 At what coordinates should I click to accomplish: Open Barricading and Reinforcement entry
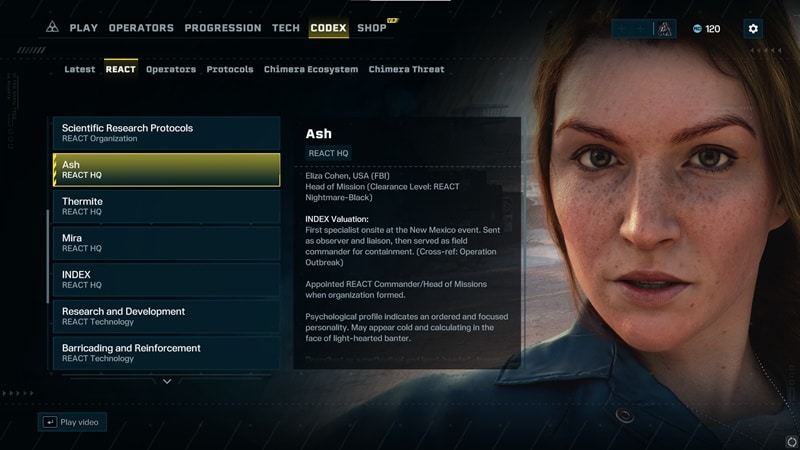(166, 352)
